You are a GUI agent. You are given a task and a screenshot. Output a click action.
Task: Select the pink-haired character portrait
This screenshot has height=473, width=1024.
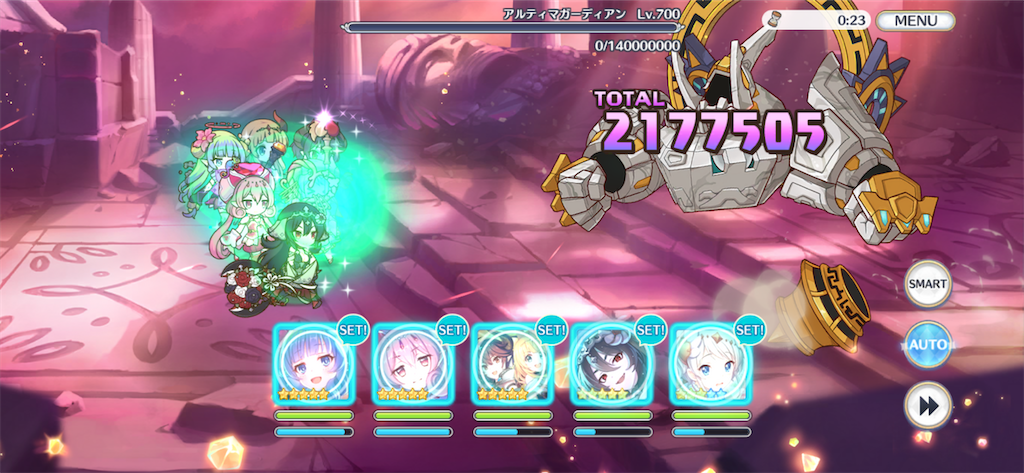point(413,363)
